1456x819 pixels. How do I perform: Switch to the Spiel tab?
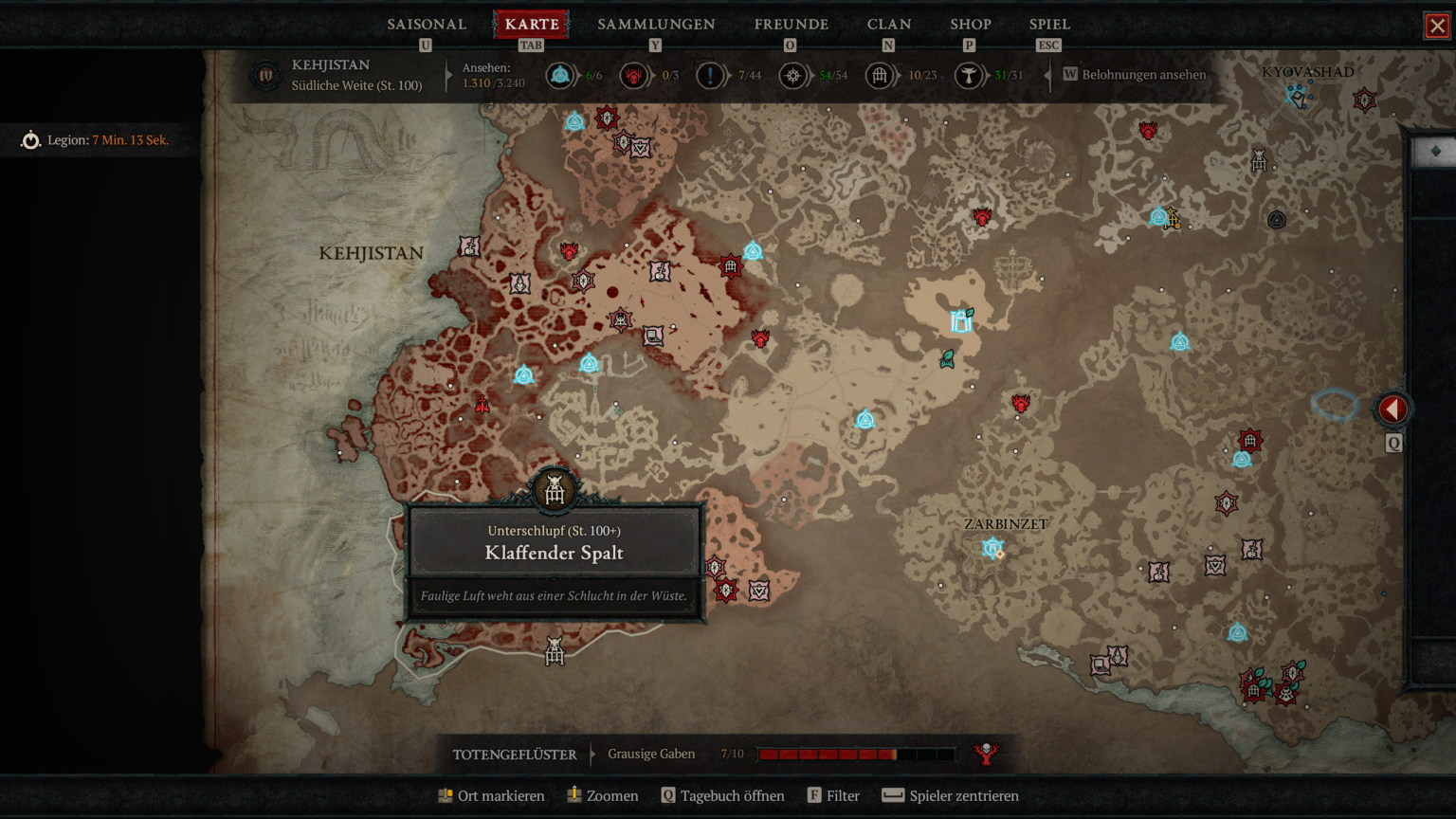click(1049, 25)
